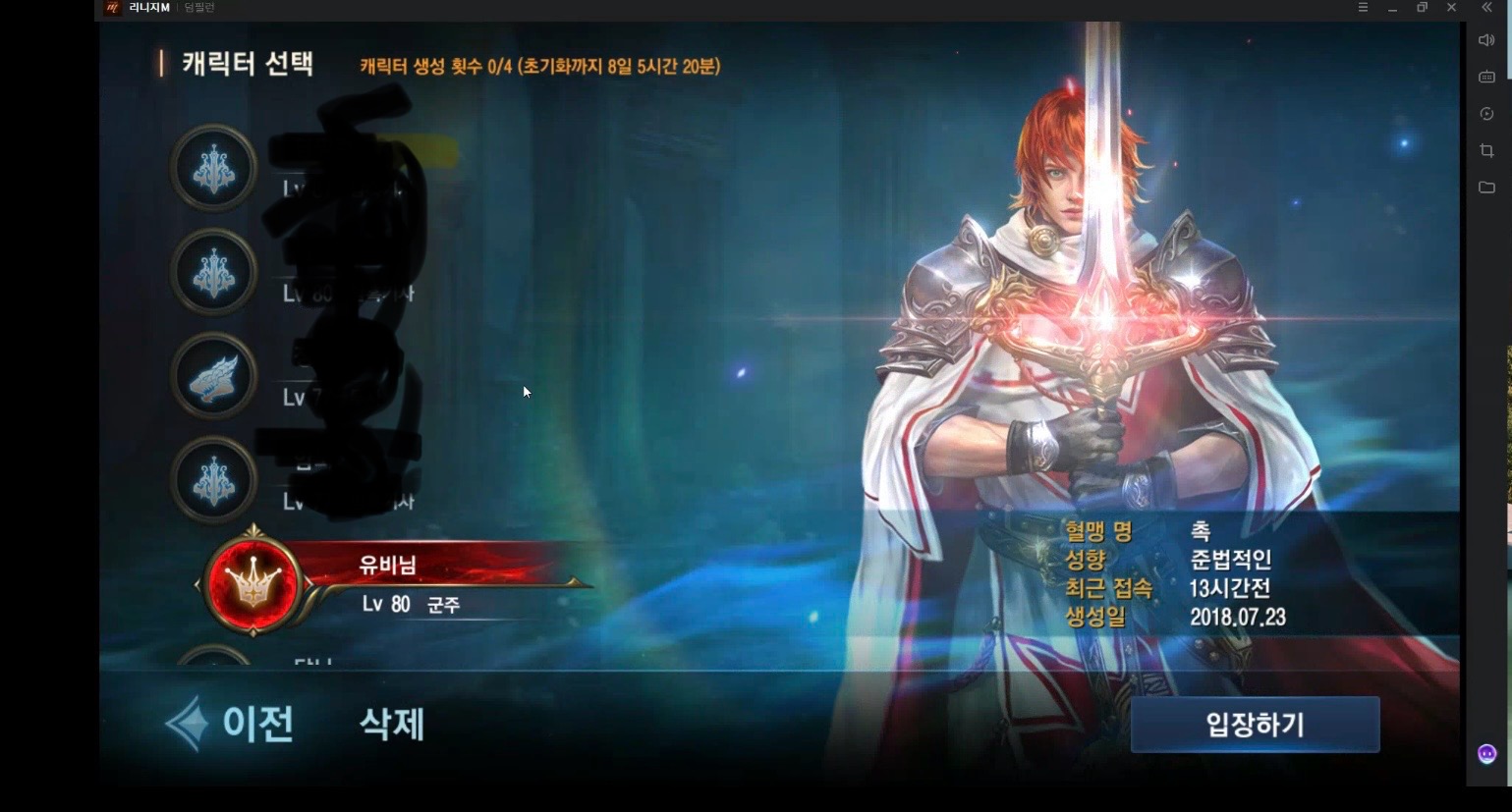Click the dragon class emblem in character list
This screenshot has height=812, width=1512.
click(213, 378)
